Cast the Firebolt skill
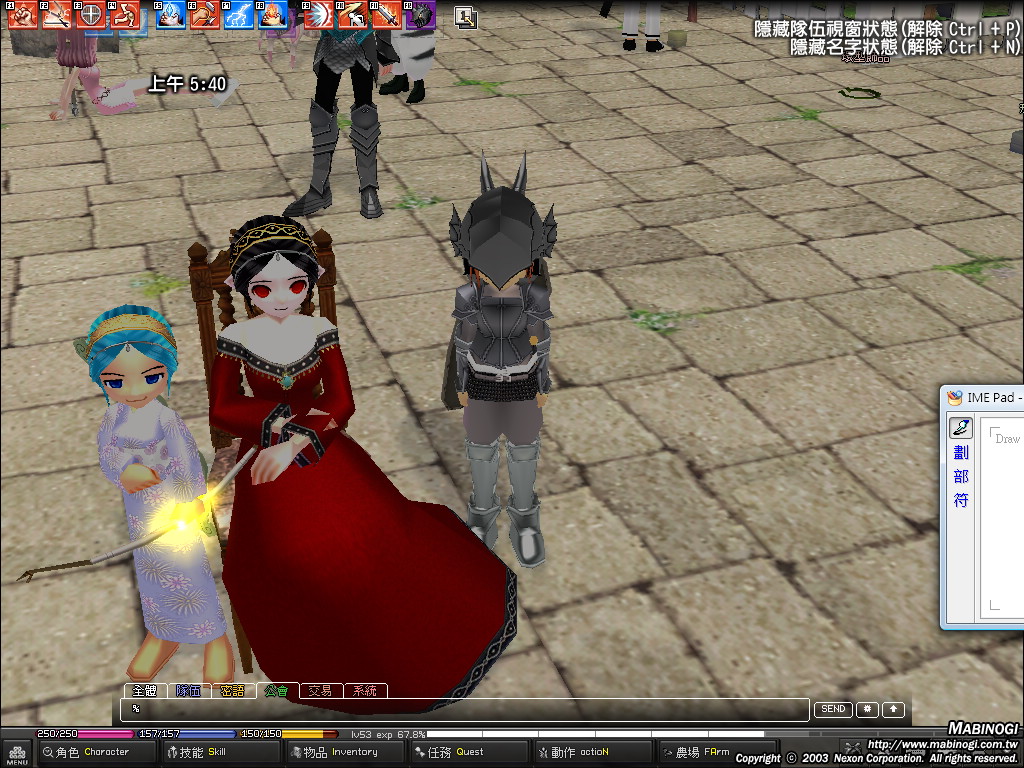The height and width of the screenshot is (768, 1024). [x=273, y=14]
